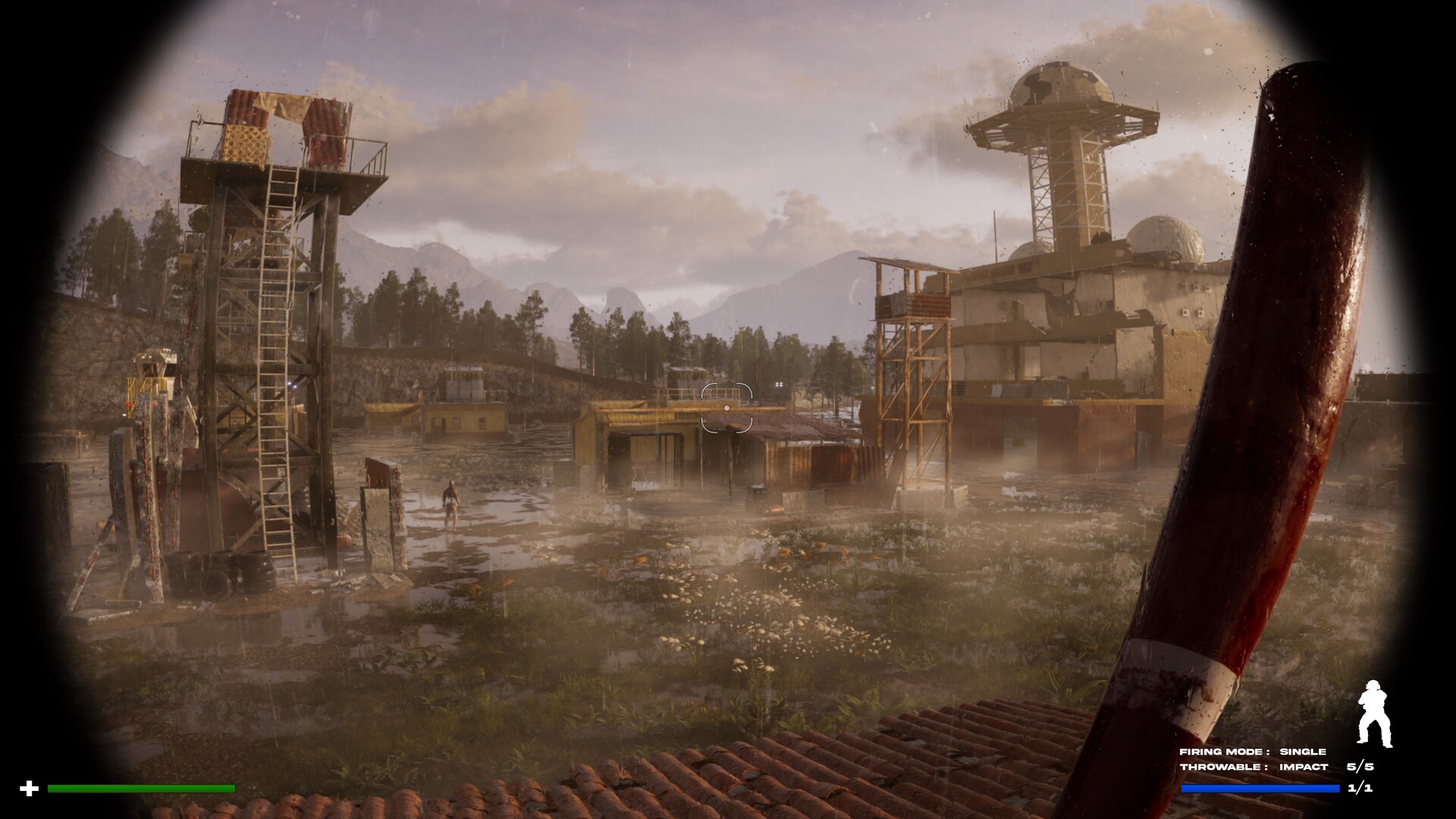Select the Throwable Impact label
The image size is (1456, 819).
pos(1254,767)
